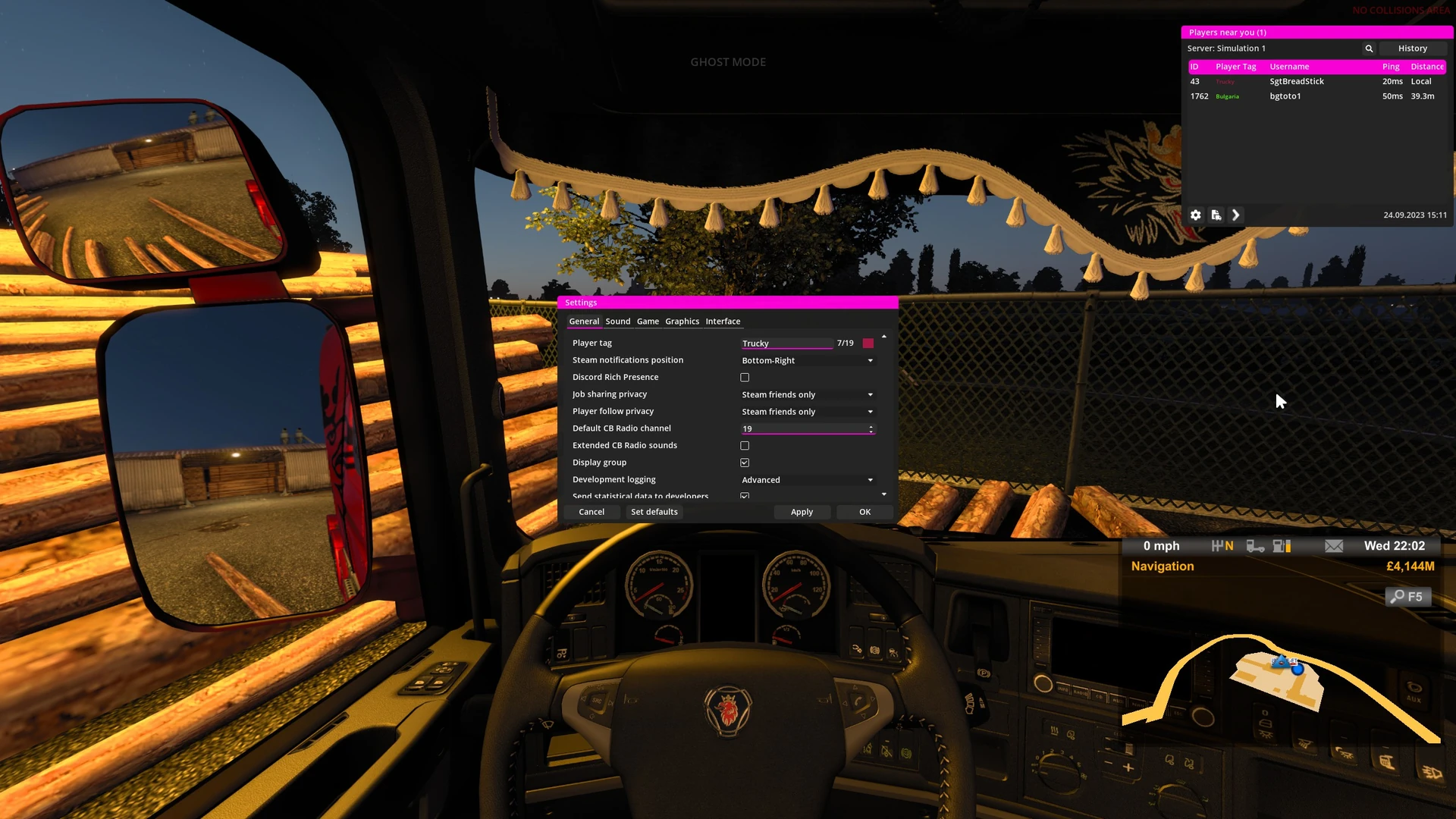
Task: Open the Game settings tab
Action: [648, 322]
